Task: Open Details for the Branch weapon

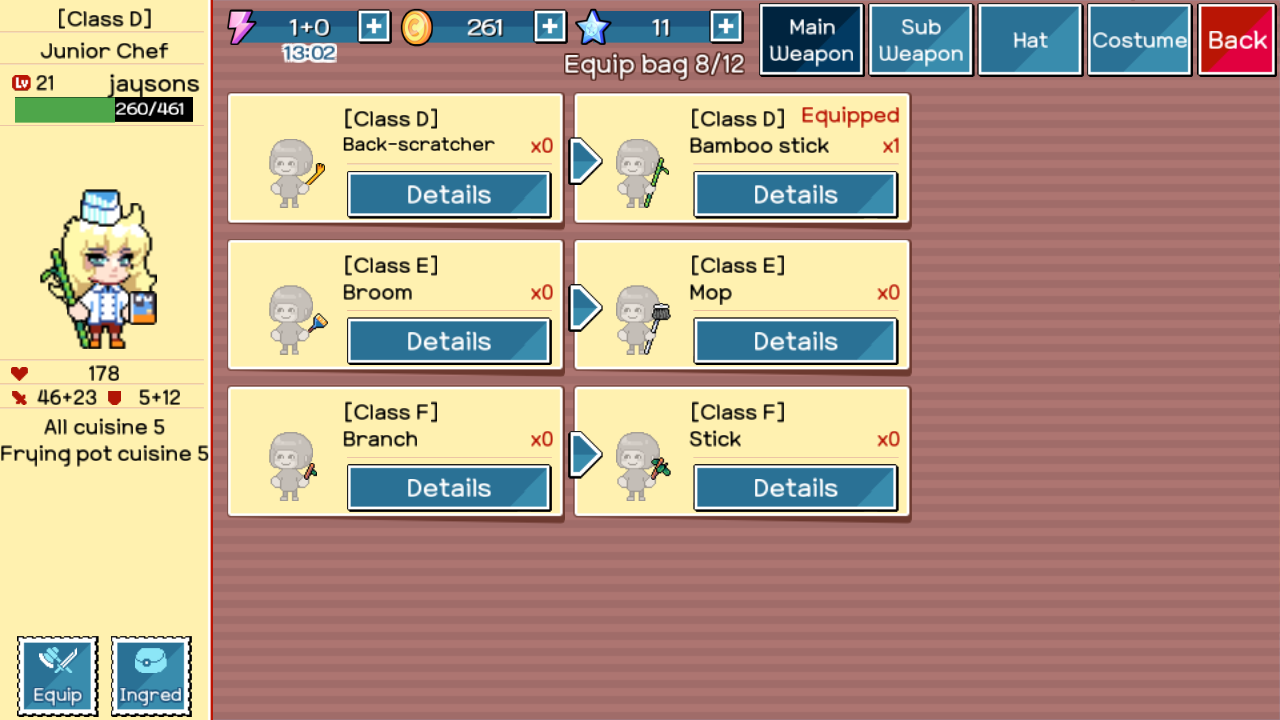Action: click(449, 488)
